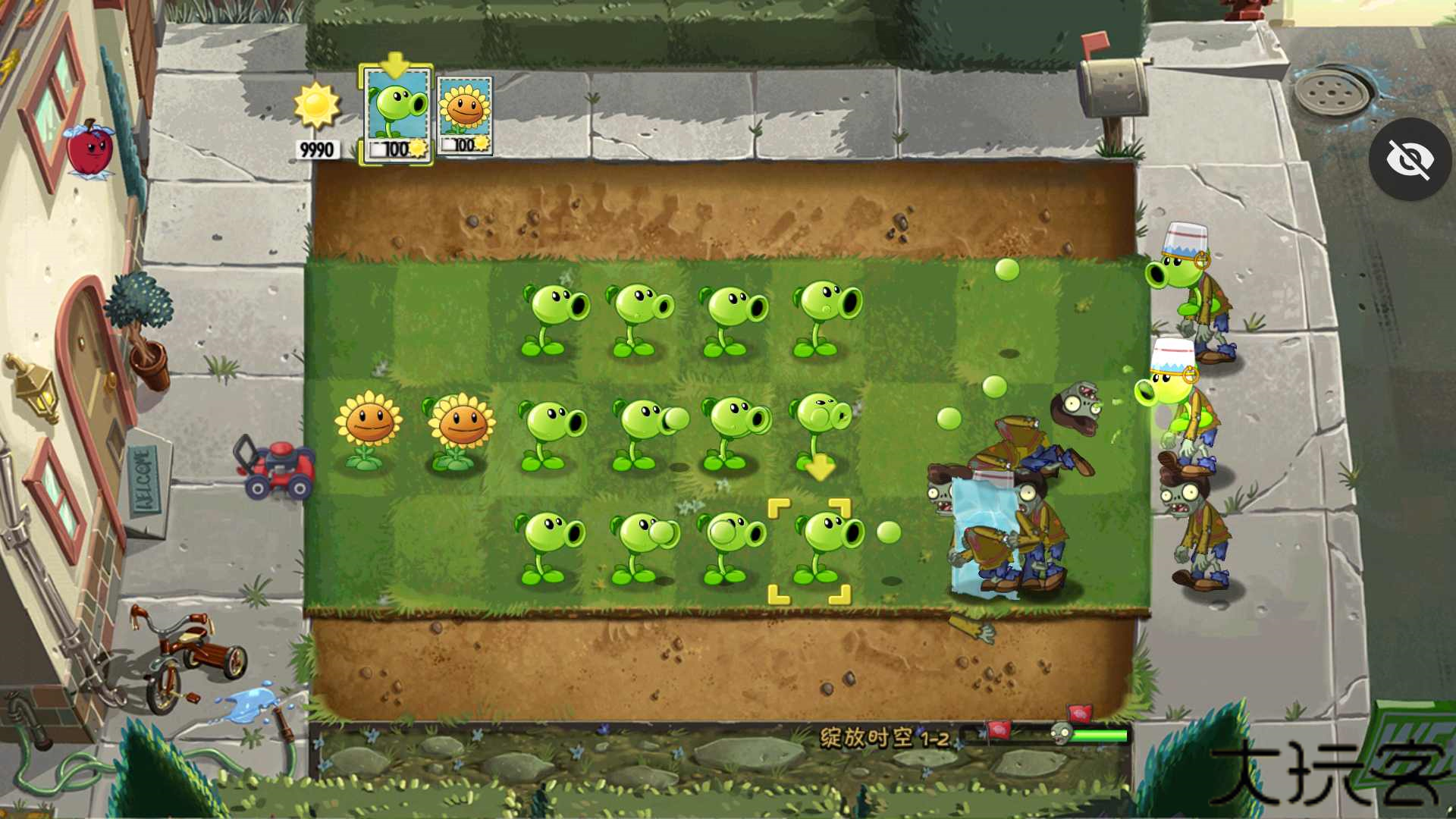This screenshot has height=819, width=1456.
Task: Click the lawn mower in the middle lane
Action: coord(278,466)
